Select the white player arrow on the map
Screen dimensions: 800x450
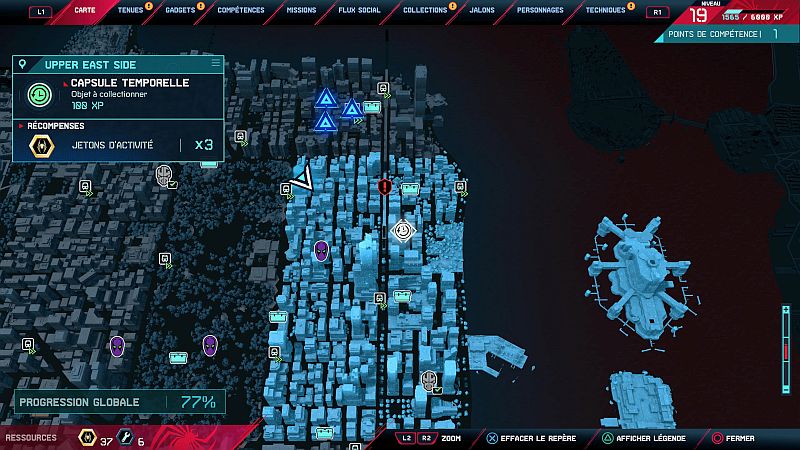(x=302, y=179)
